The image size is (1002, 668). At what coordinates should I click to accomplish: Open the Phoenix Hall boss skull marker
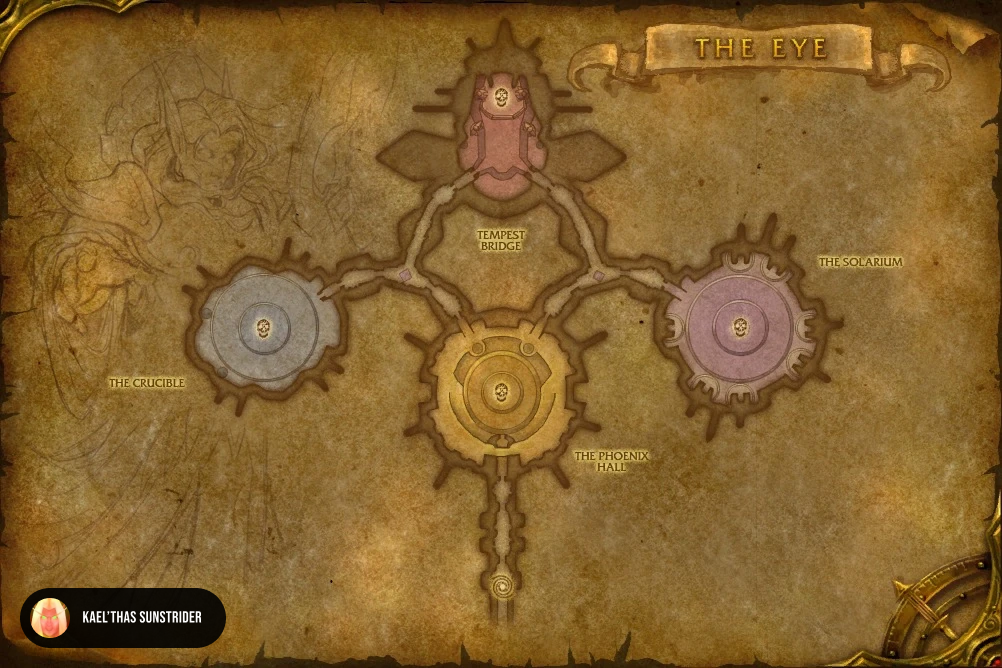(x=502, y=390)
